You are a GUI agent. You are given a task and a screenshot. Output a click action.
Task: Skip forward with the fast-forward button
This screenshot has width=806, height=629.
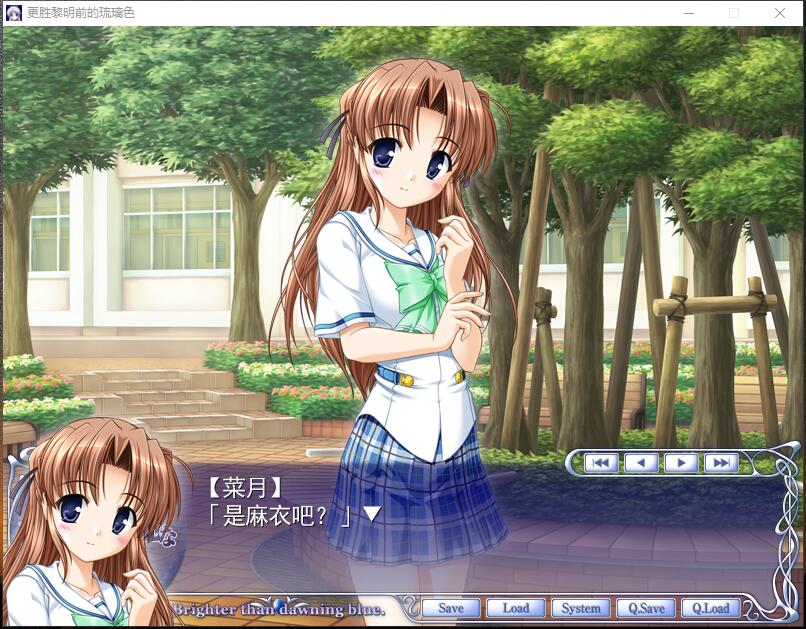[x=720, y=462]
